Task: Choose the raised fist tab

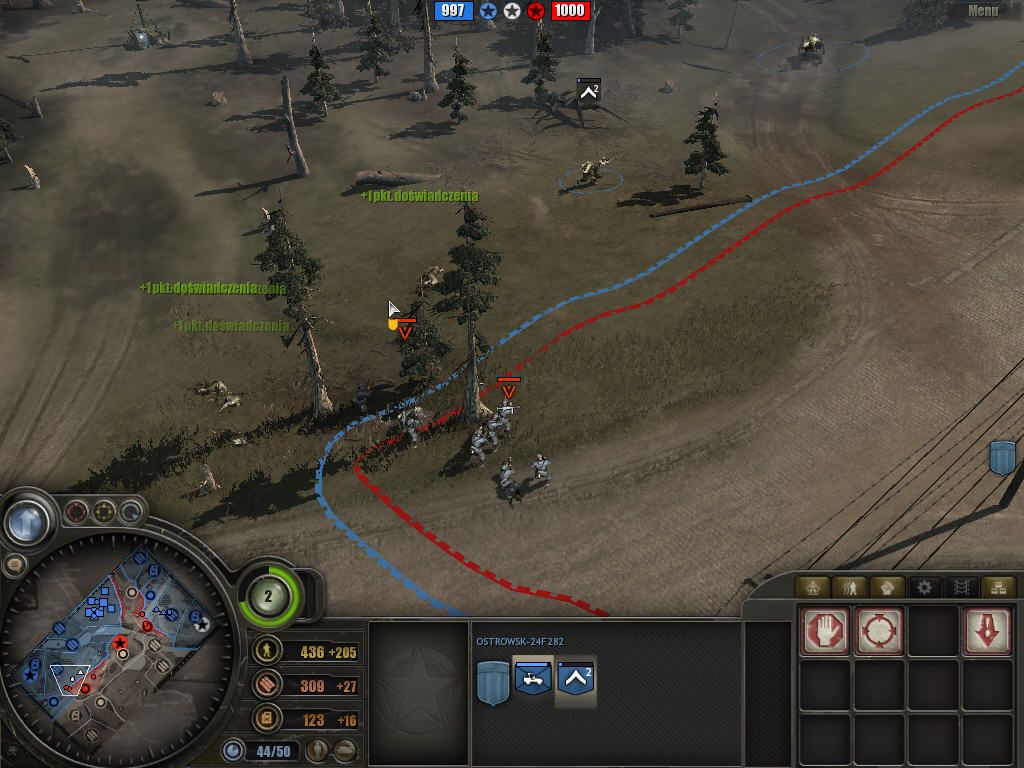Action: [x=887, y=587]
